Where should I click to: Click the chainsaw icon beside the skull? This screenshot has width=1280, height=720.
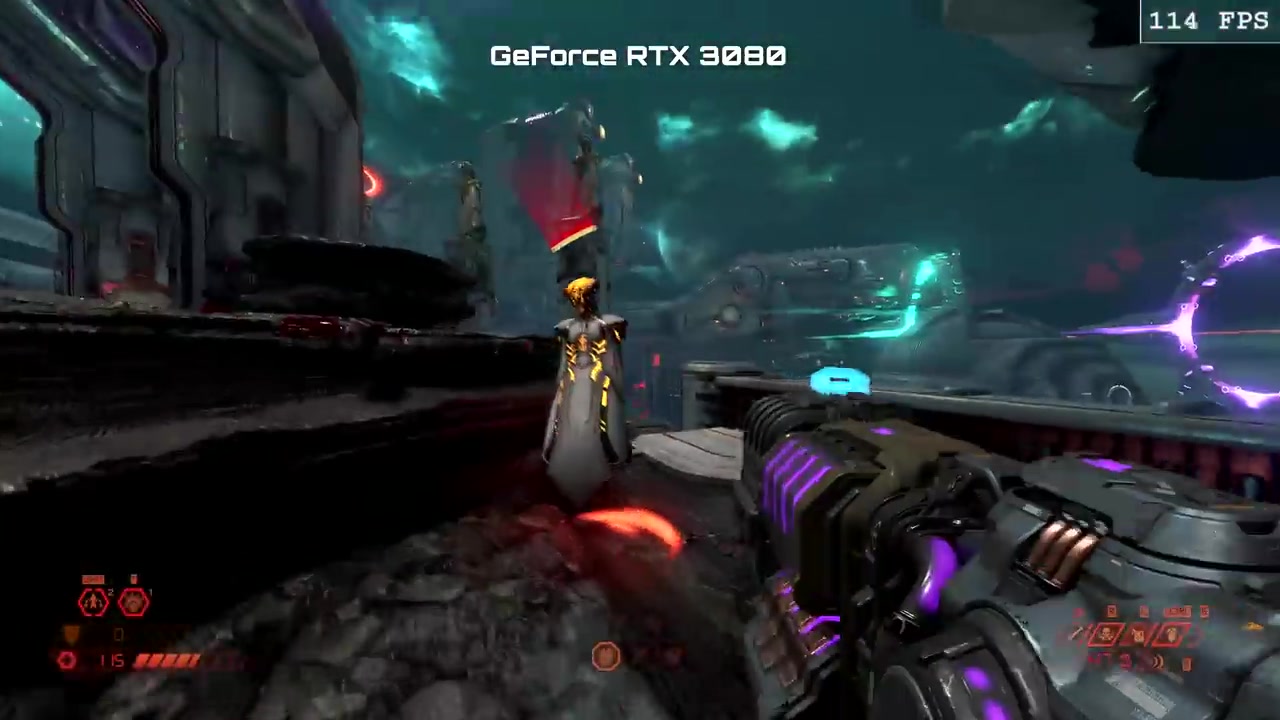[x=1139, y=634]
